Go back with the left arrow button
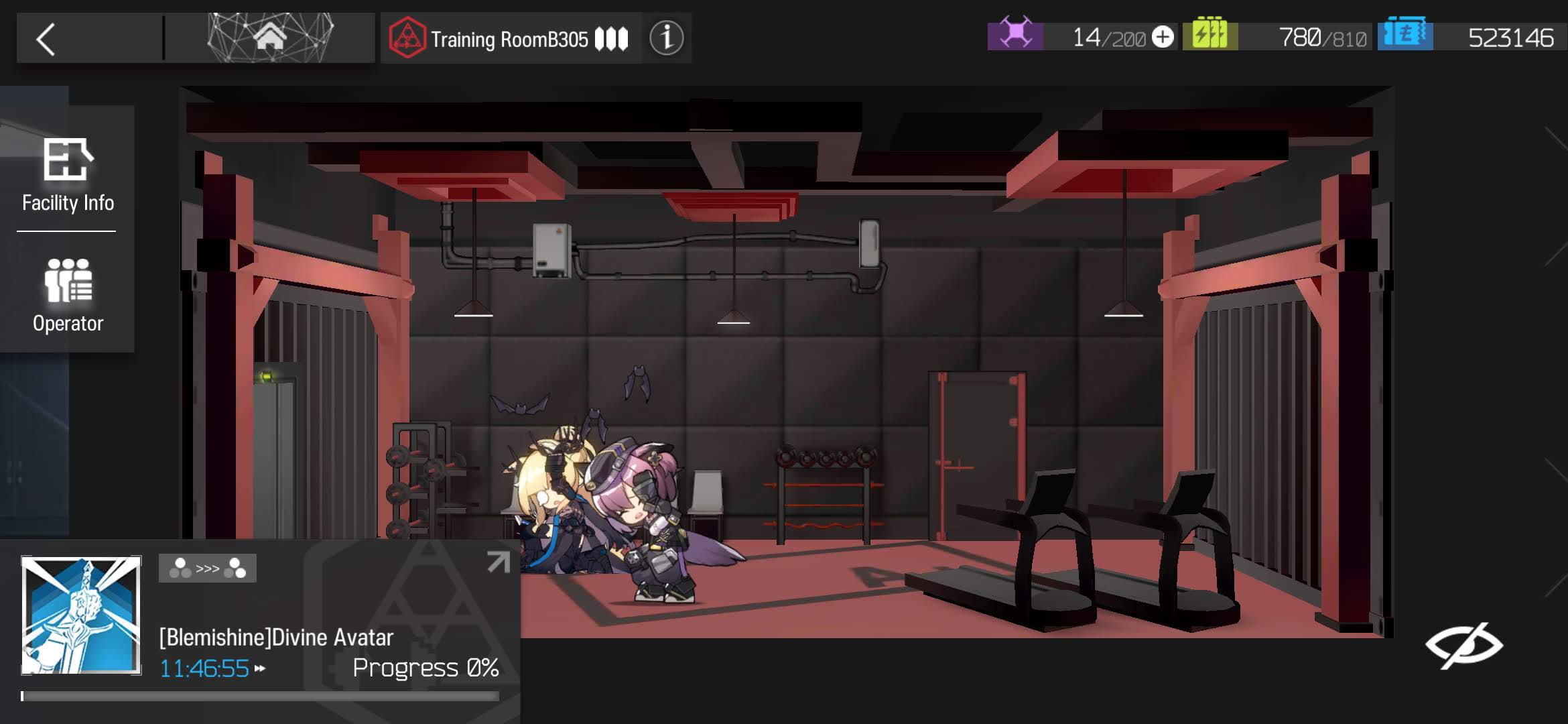1568x724 pixels. pos(46,40)
